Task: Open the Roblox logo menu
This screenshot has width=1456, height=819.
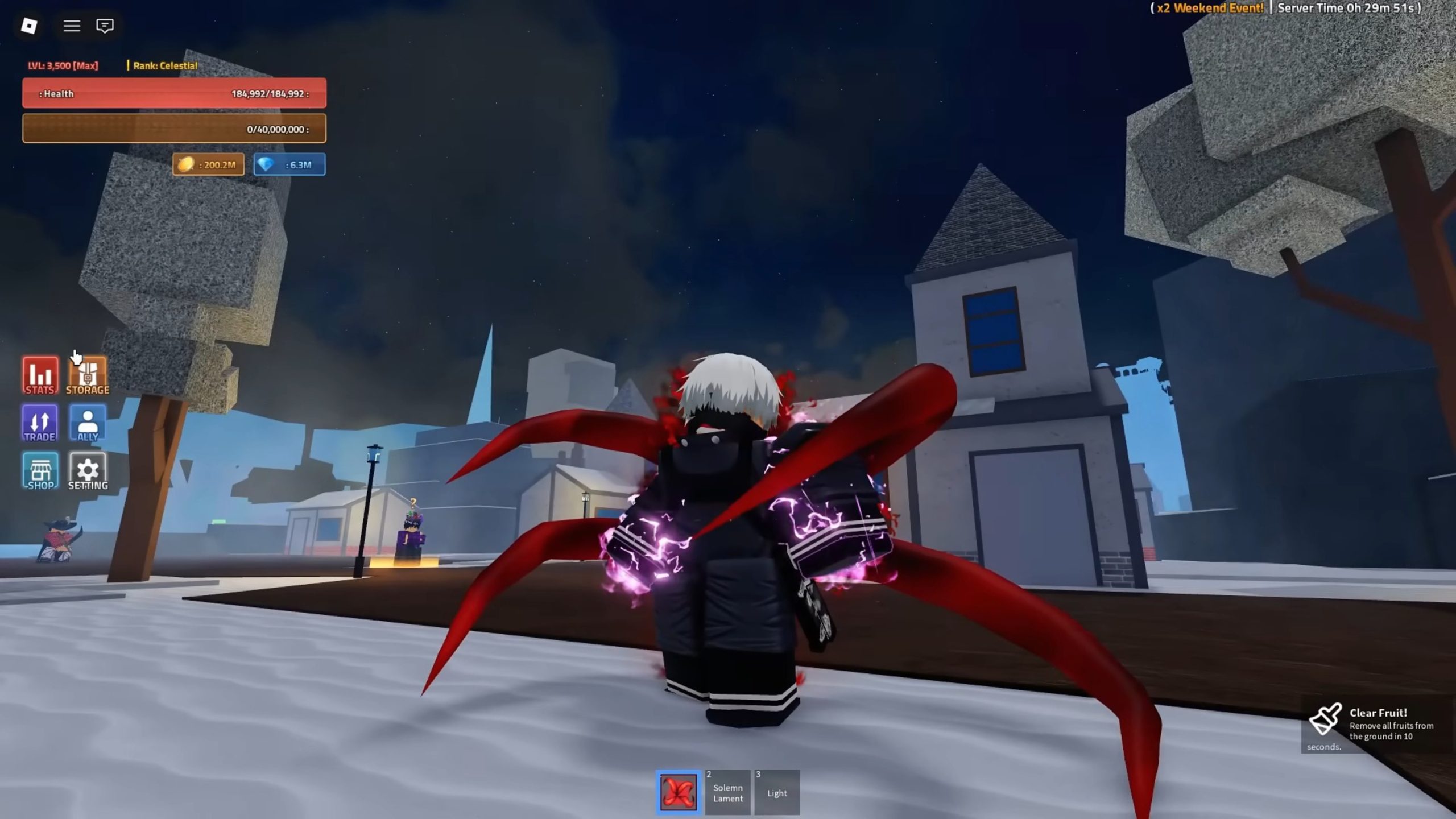Action: (x=29, y=26)
